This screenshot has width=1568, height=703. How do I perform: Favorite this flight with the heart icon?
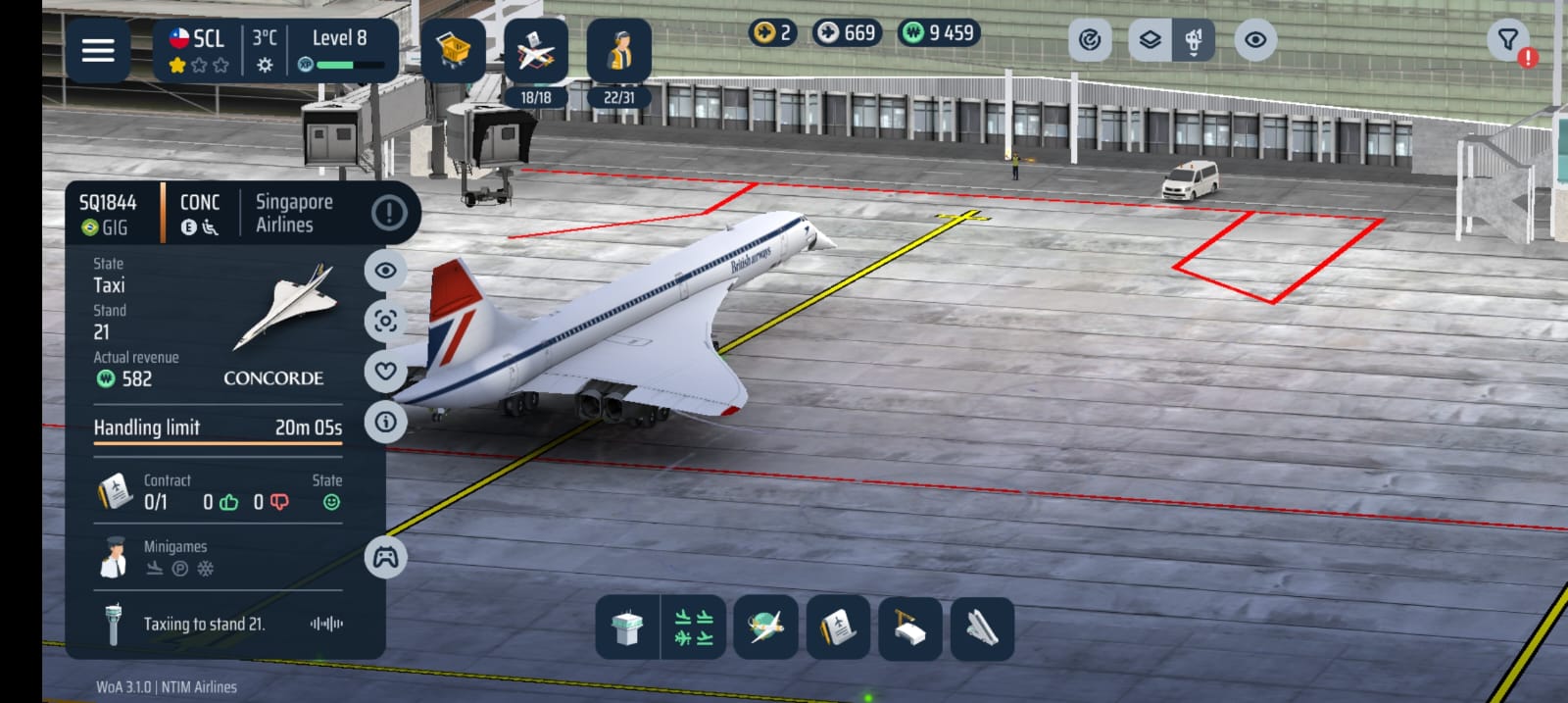tap(385, 371)
